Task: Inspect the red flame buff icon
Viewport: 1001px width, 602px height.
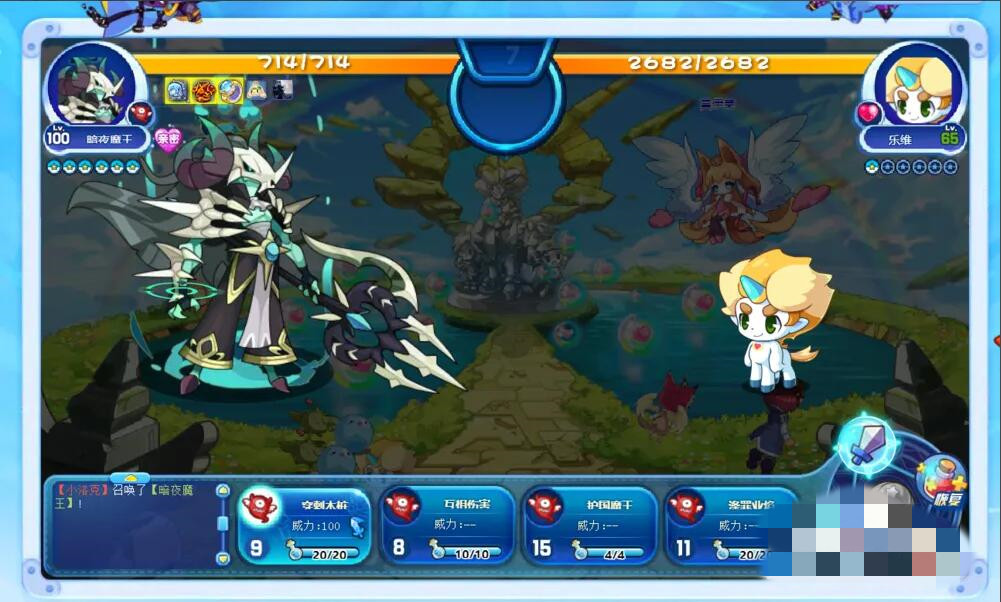Action: 204,91
